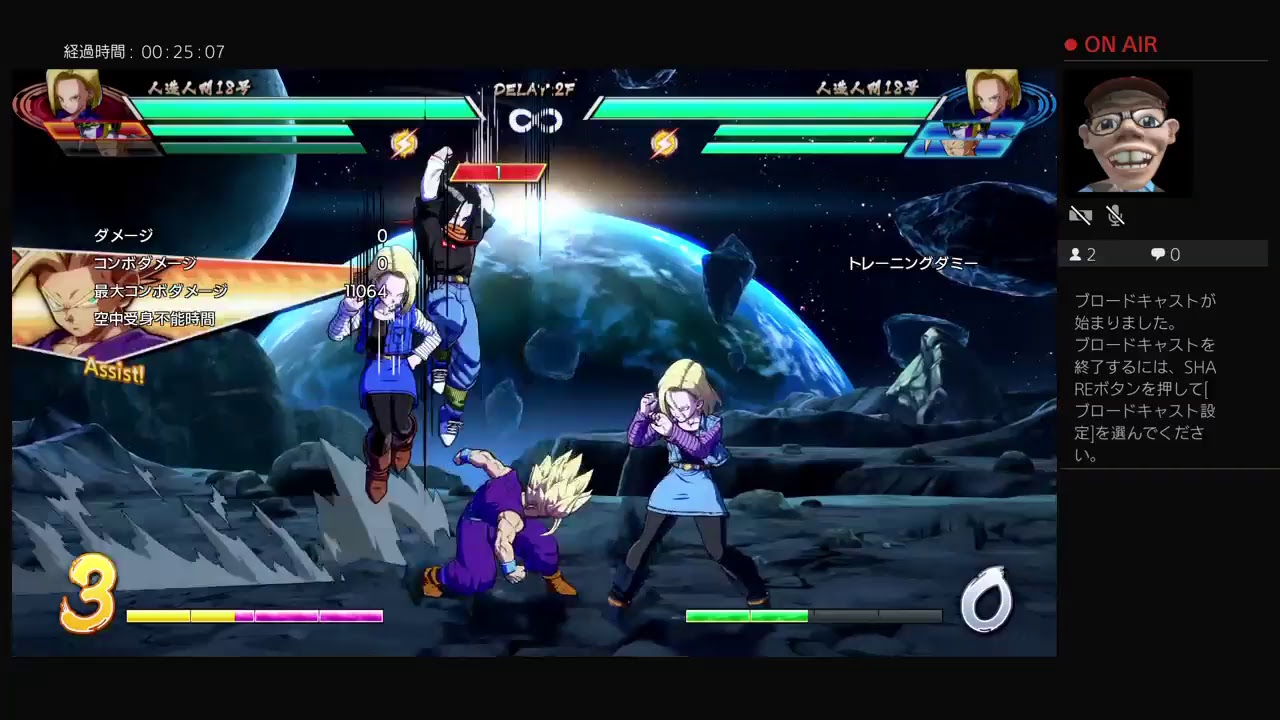This screenshot has height=720, width=1280.
Task: Click the ON AIR red dot indicator
Action: [1069, 44]
